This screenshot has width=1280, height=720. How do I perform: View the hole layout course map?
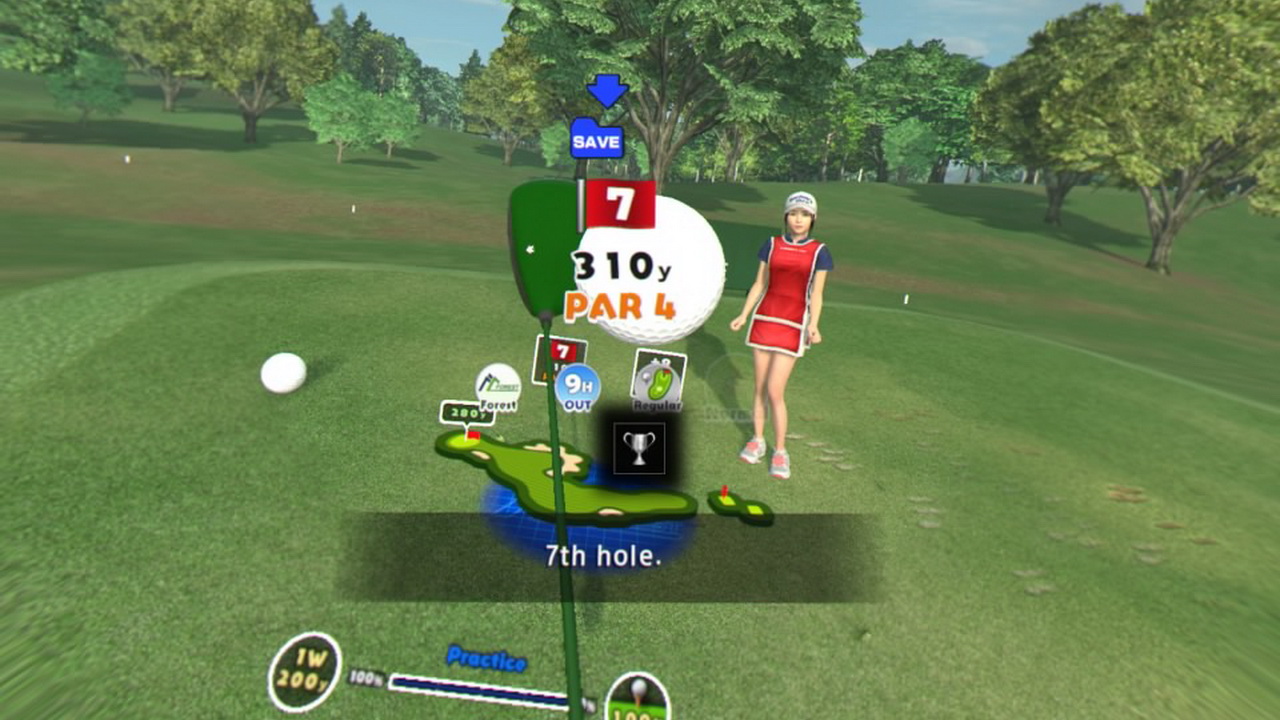click(565, 480)
